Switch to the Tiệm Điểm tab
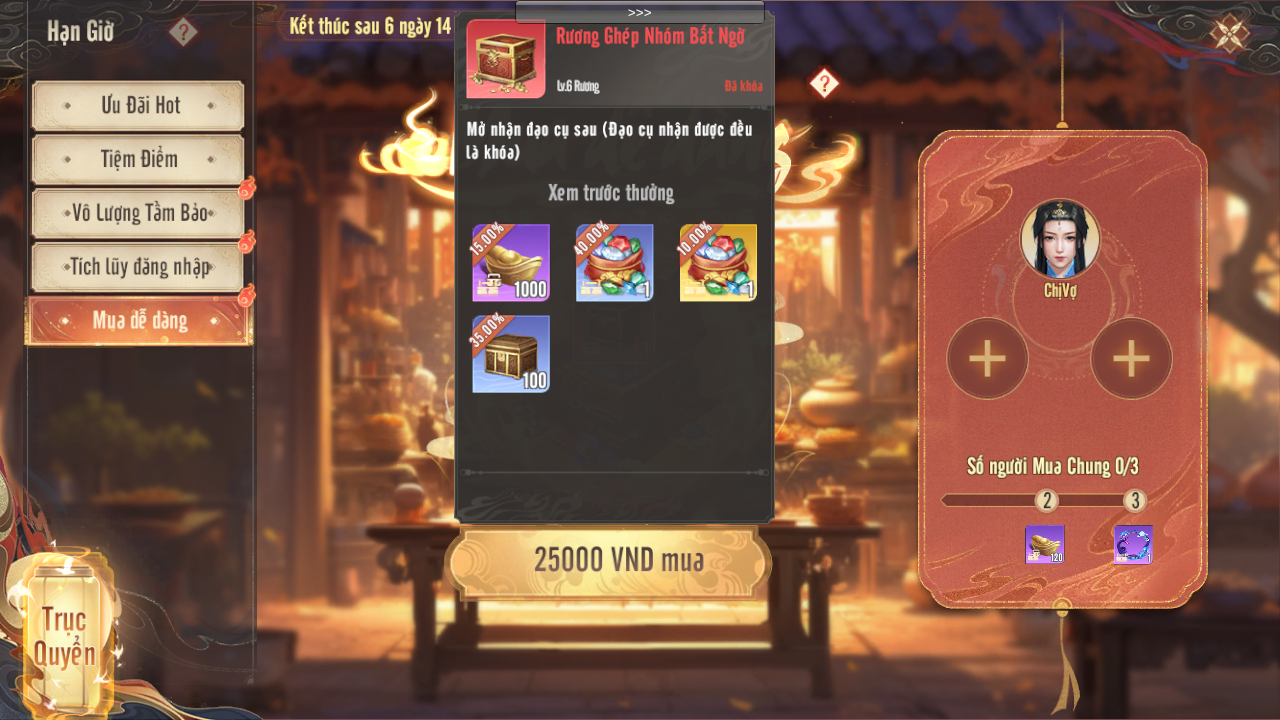This screenshot has height=720, width=1280. (x=138, y=159)
